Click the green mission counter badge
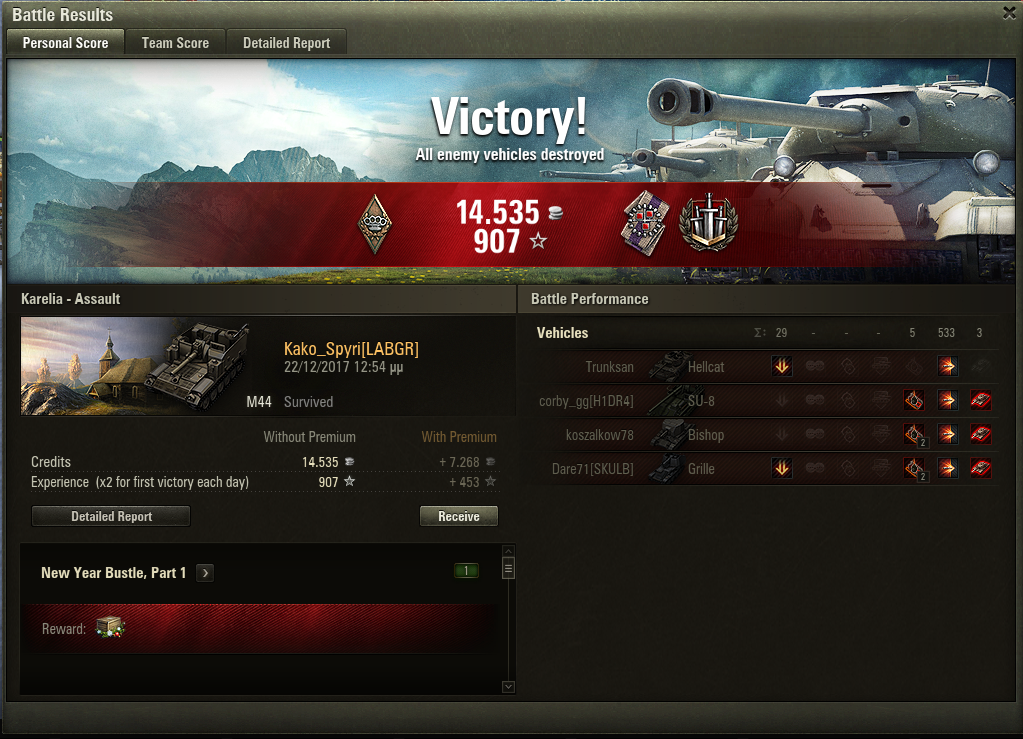The image size is (1023, 739). pyautogui.click(x=465, y=571)
